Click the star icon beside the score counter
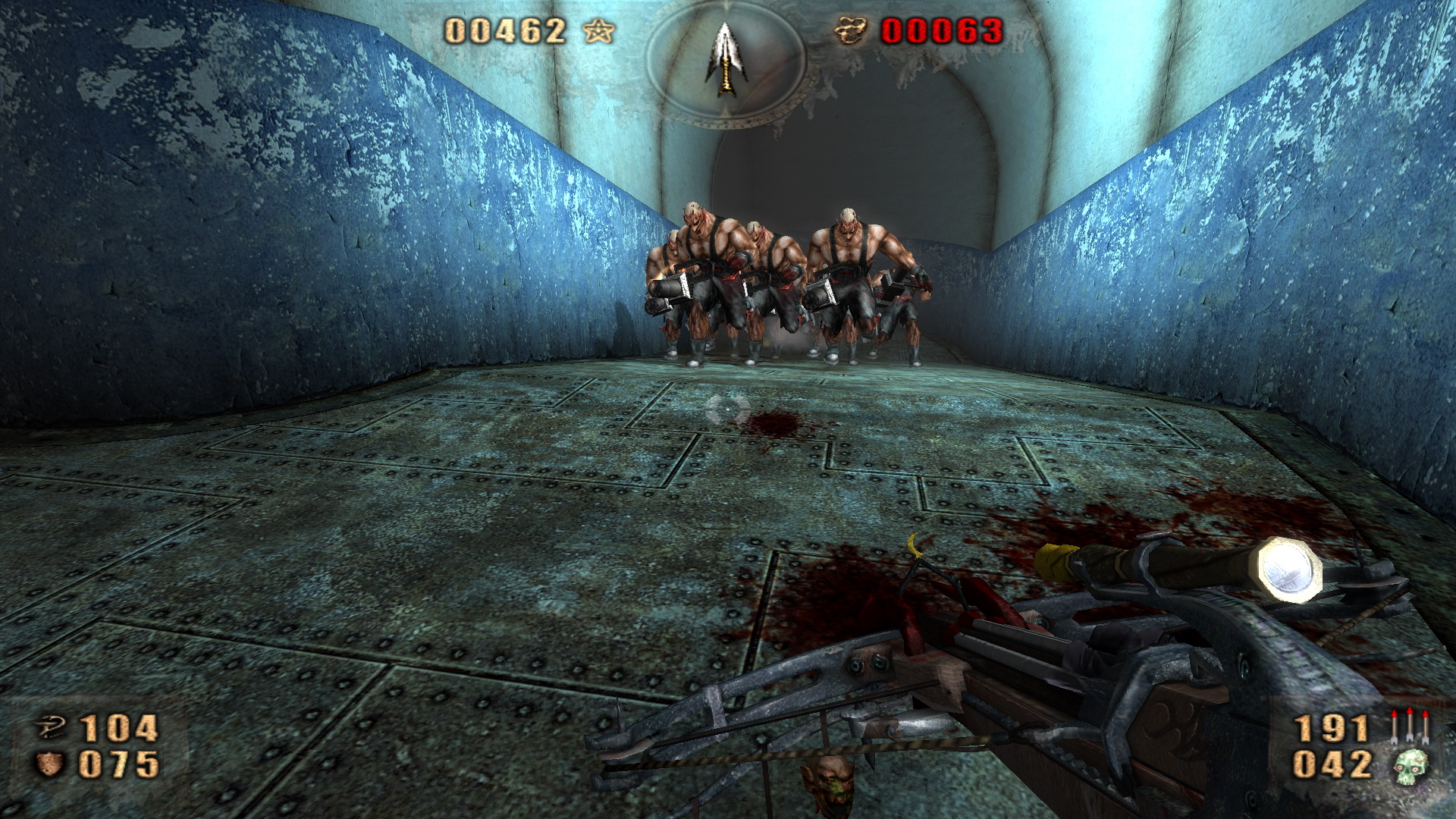Viewport: 1456px width, 819px height. pyautogui.click(x=599, y=31)
